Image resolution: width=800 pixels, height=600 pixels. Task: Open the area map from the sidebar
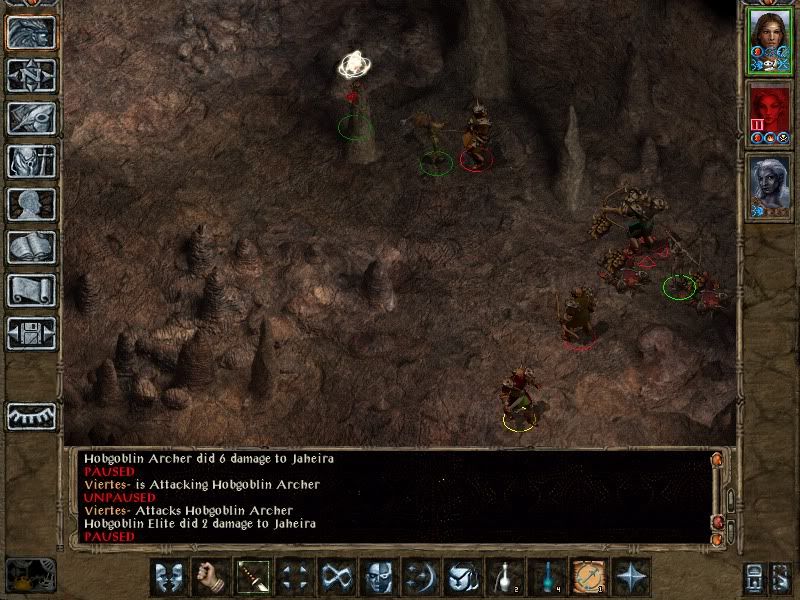click(31, 75)
